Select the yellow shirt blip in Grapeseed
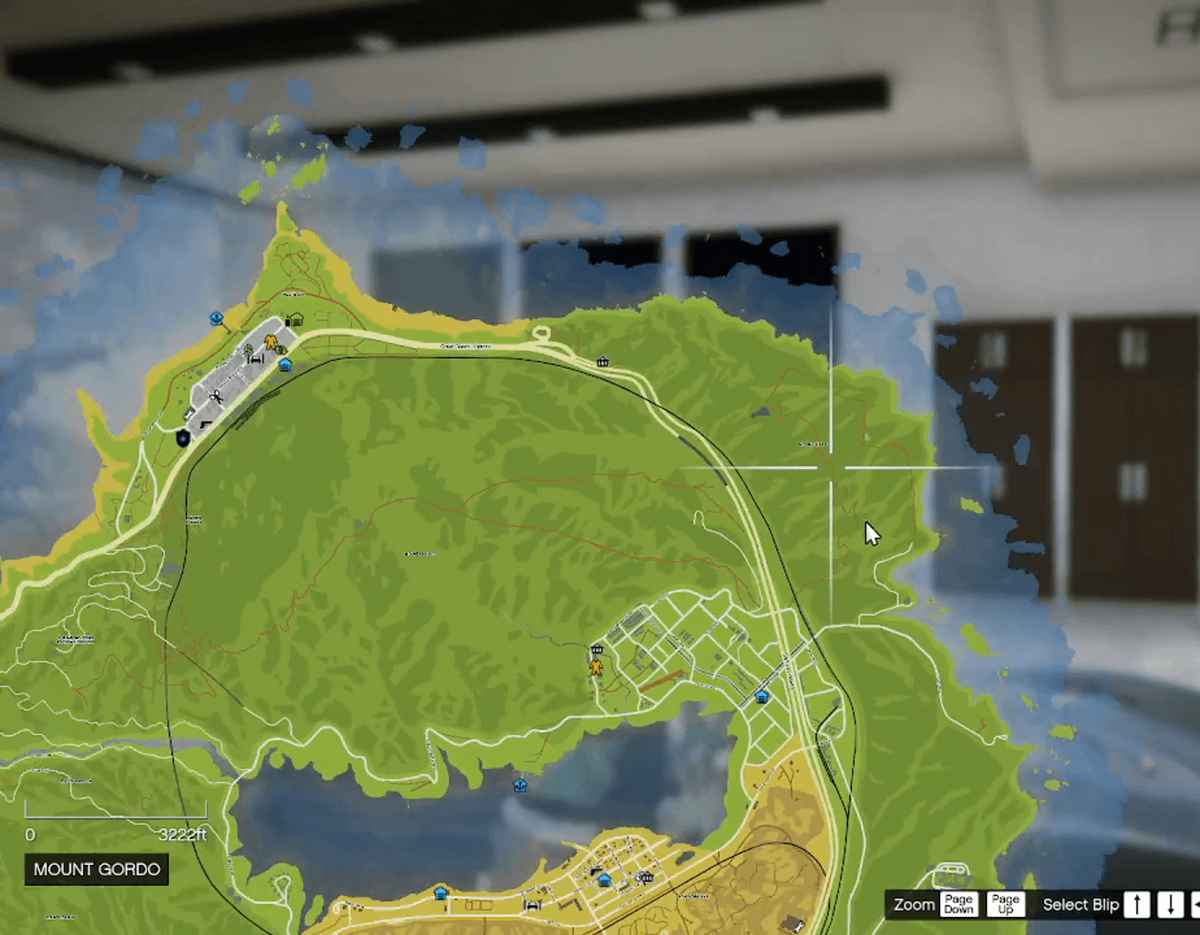1200x935 pixels. pos(597,666)
